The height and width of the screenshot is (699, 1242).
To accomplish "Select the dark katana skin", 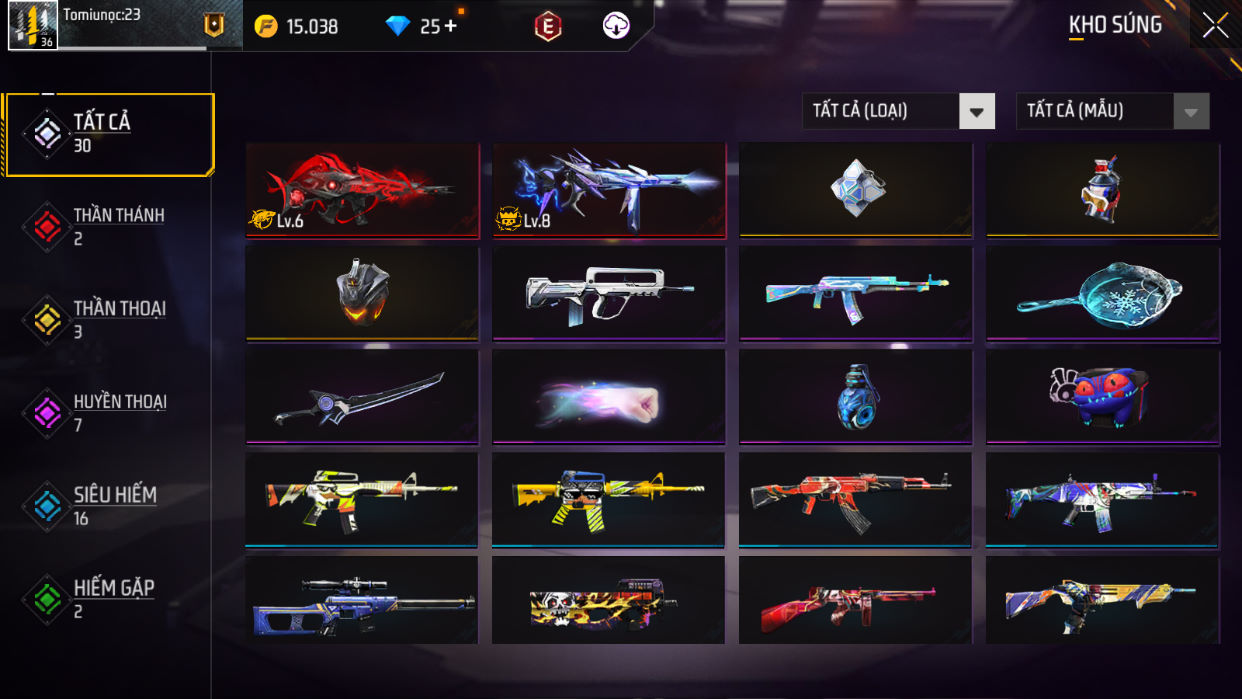I will coord(362,396).
